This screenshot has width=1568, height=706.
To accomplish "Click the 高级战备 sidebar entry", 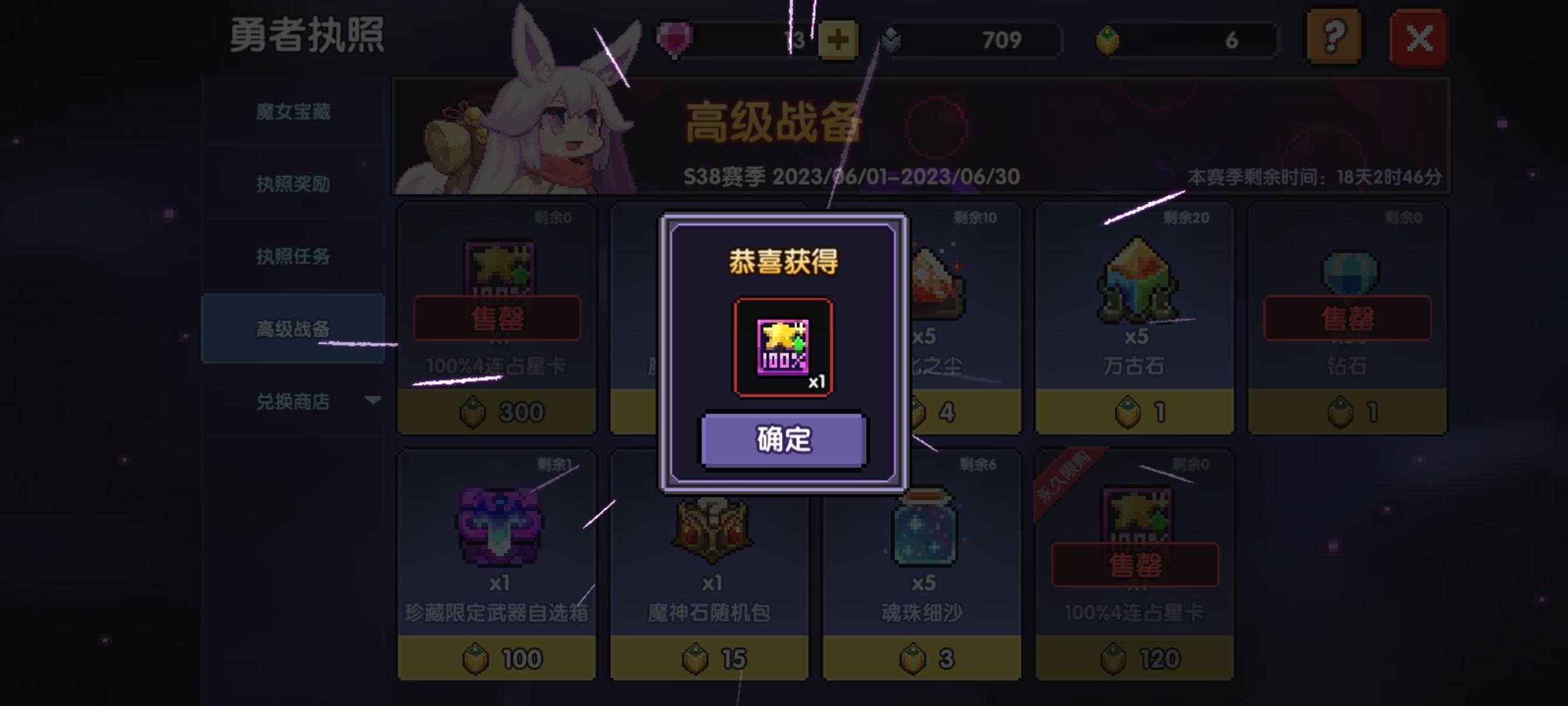I will click(x=294, y=329).
